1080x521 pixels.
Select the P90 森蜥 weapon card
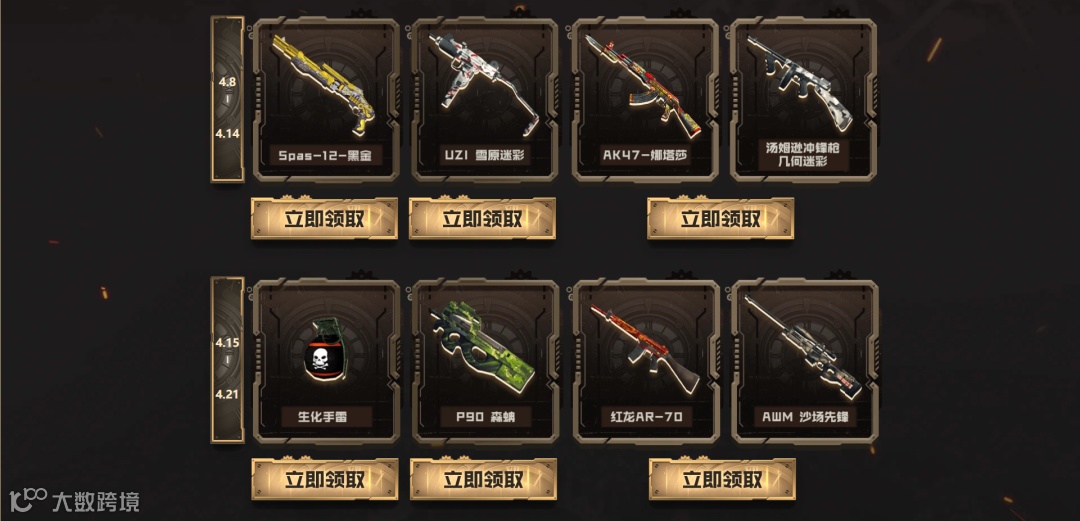point(485,360)
